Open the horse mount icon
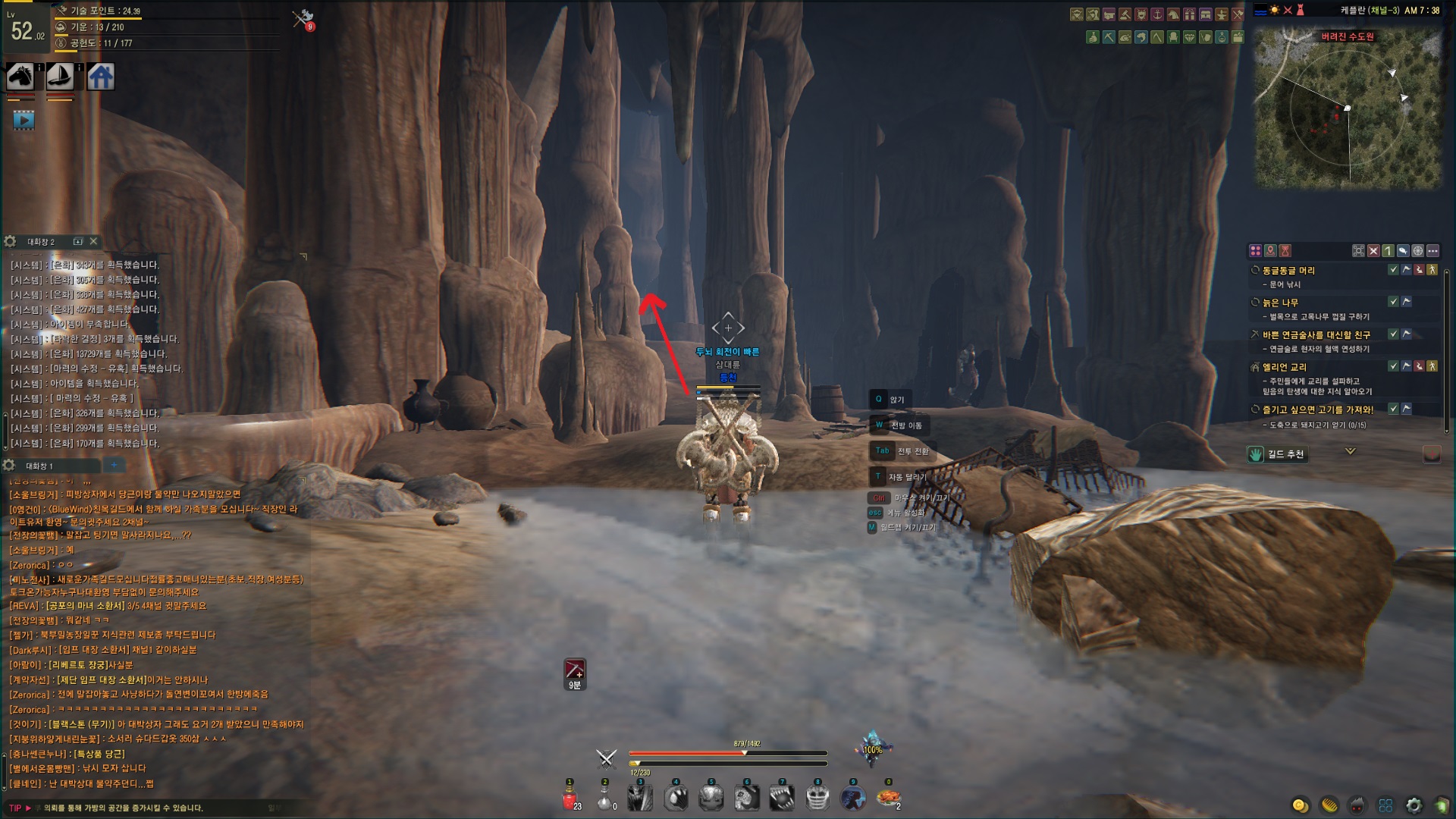The width and height of the screenshot is (1456, 819). click(x=20, y=77)
